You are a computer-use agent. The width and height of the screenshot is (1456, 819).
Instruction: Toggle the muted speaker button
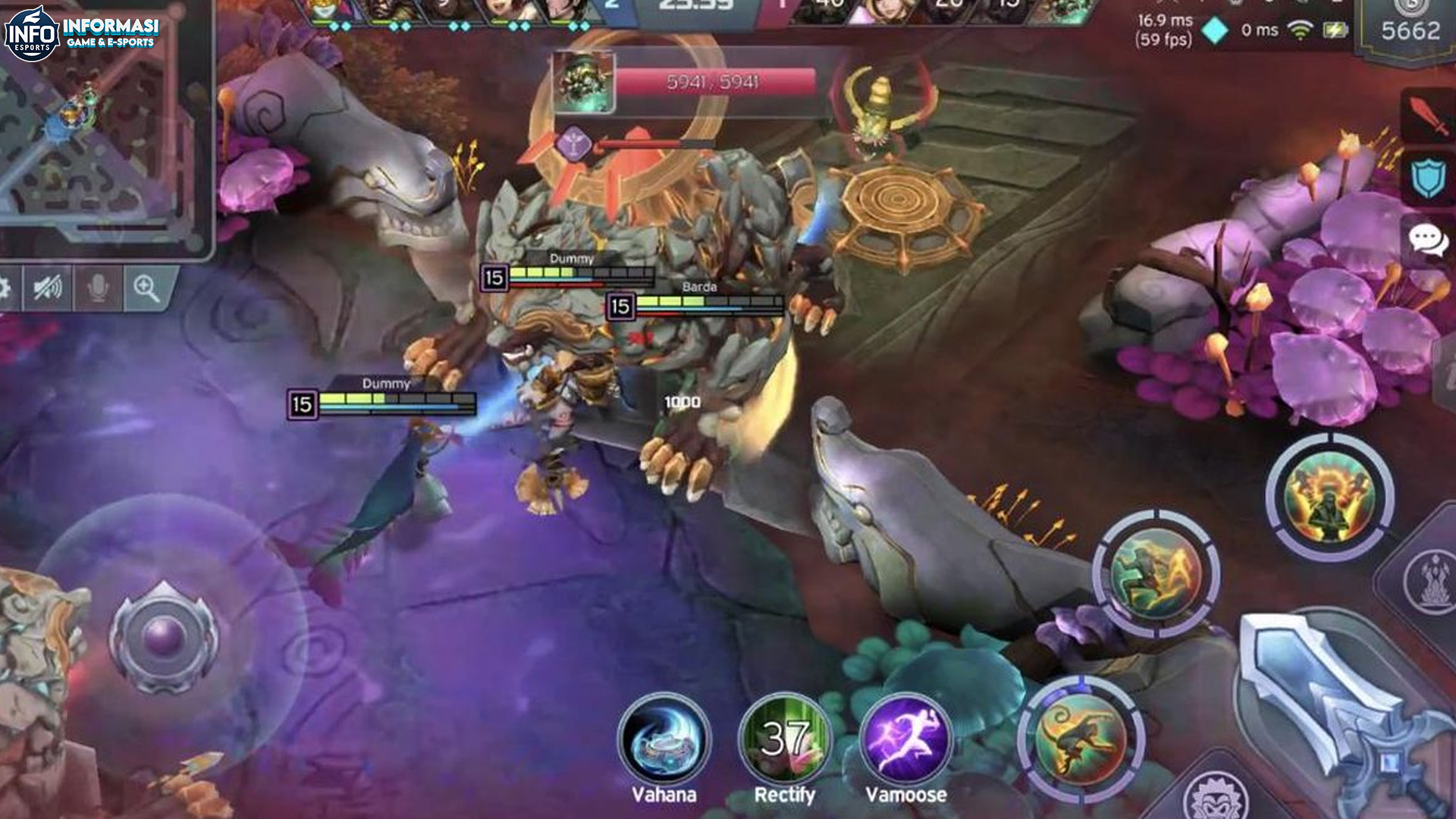(47, 288)
